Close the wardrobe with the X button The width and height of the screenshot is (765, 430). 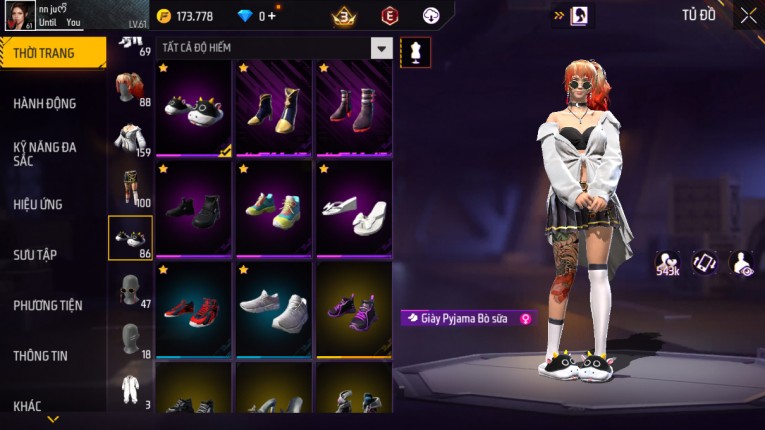(748, 15)
